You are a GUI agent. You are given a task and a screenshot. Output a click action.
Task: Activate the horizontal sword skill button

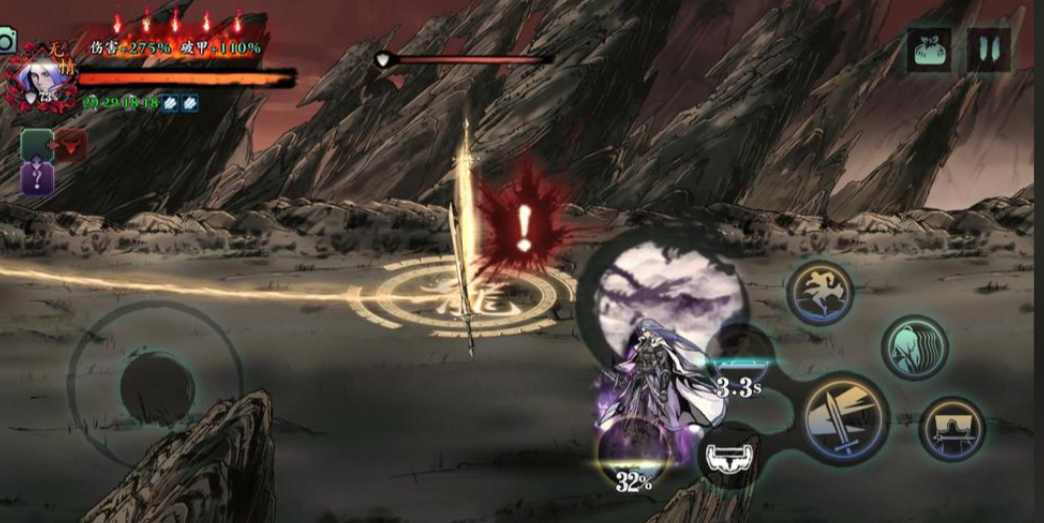[x=951, y=429]
